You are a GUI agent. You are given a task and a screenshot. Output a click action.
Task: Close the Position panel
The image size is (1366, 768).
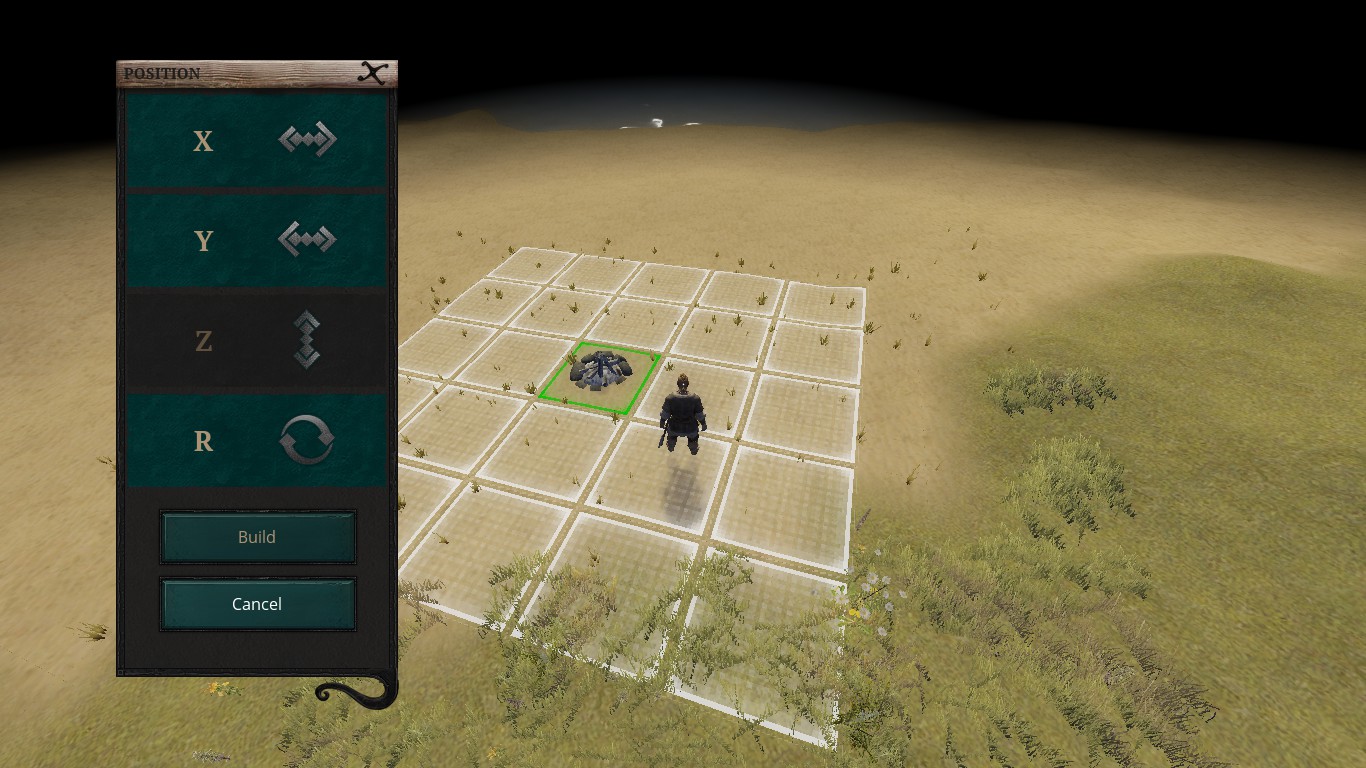point(373,73)
